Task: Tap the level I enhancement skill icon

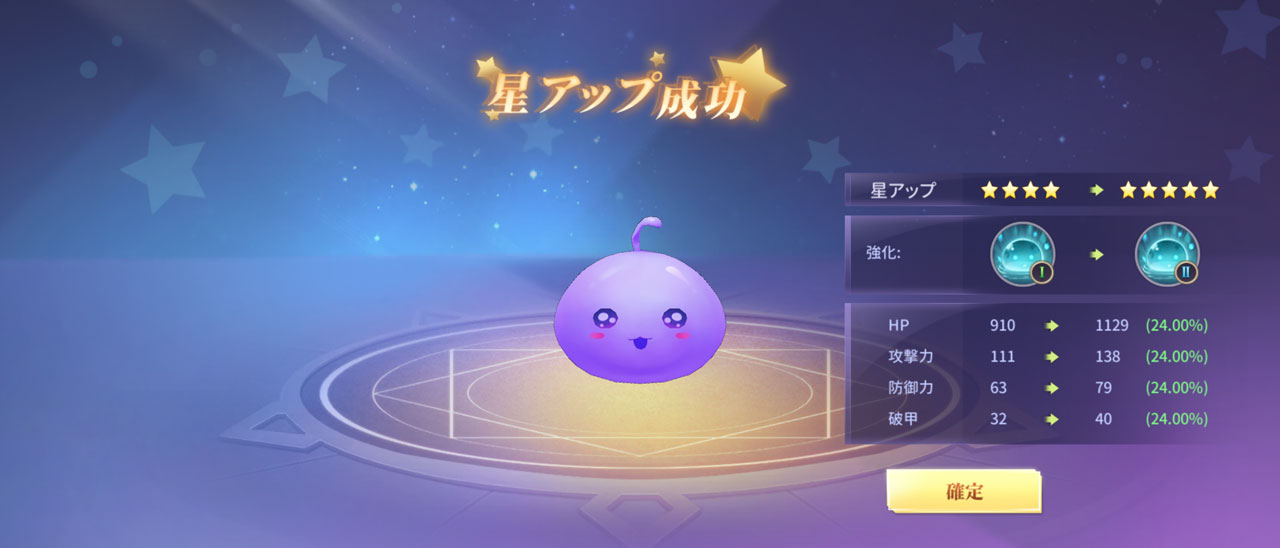Action: click(x=1023, y=253)
